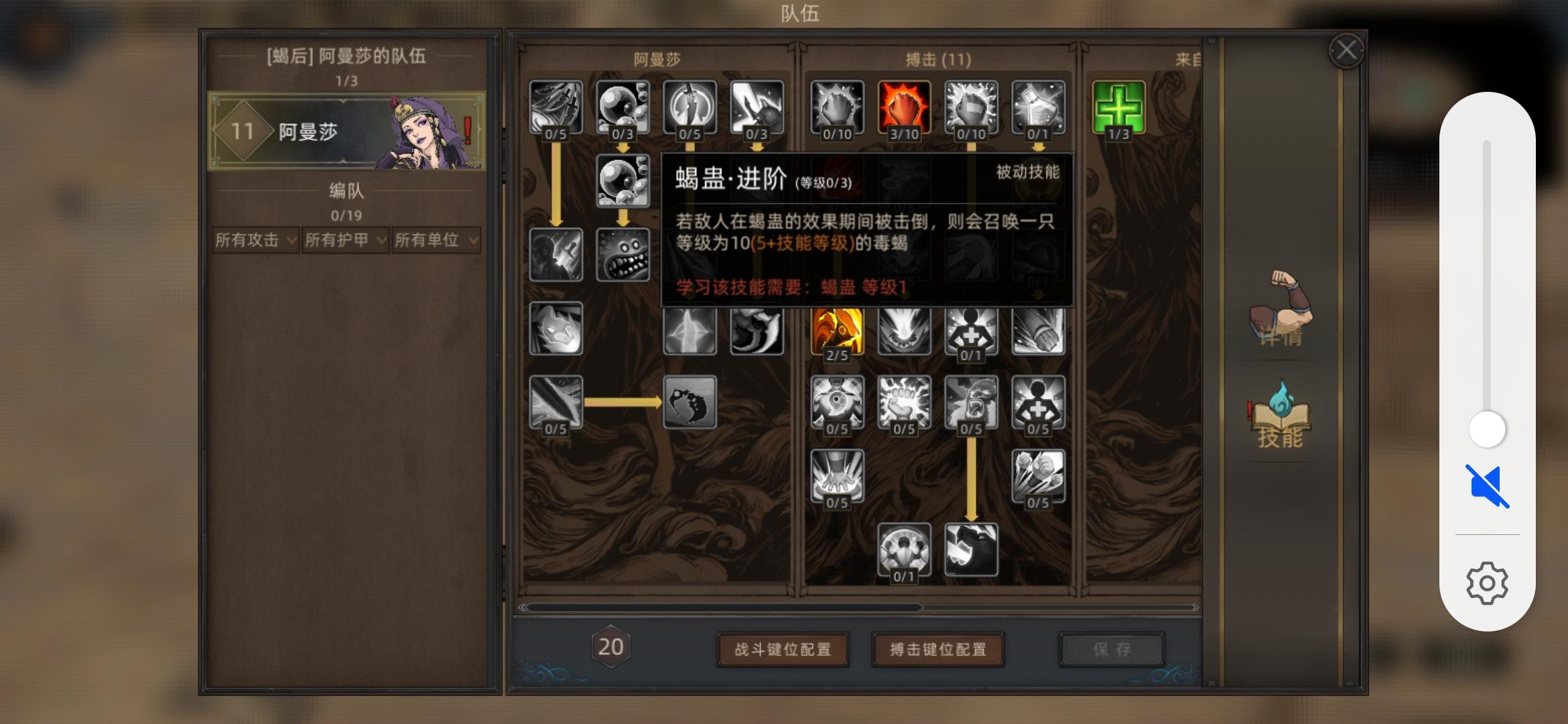1568x724 pixels.
Task: Select the orange fiery fist skill at 3/10
Action: tap(905, 107)
